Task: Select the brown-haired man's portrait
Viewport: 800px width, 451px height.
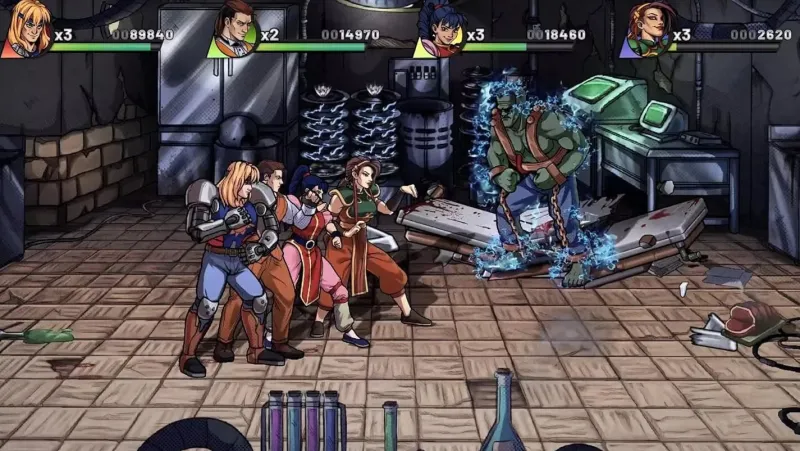Action: click(x=235, y=28)
